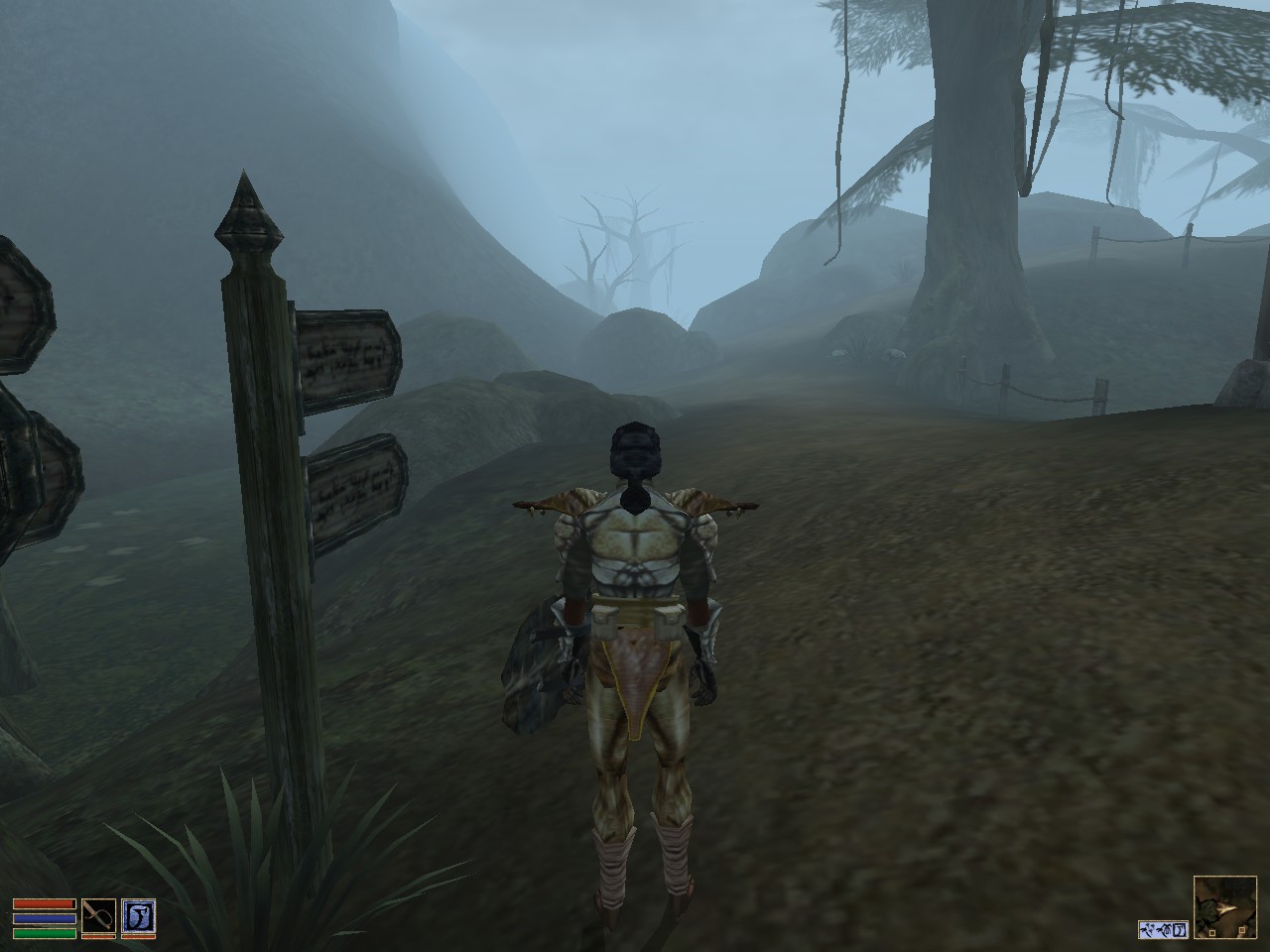Click the left square door marker on minimap
1270x952 pixels.
click(x=1212, y=933)
